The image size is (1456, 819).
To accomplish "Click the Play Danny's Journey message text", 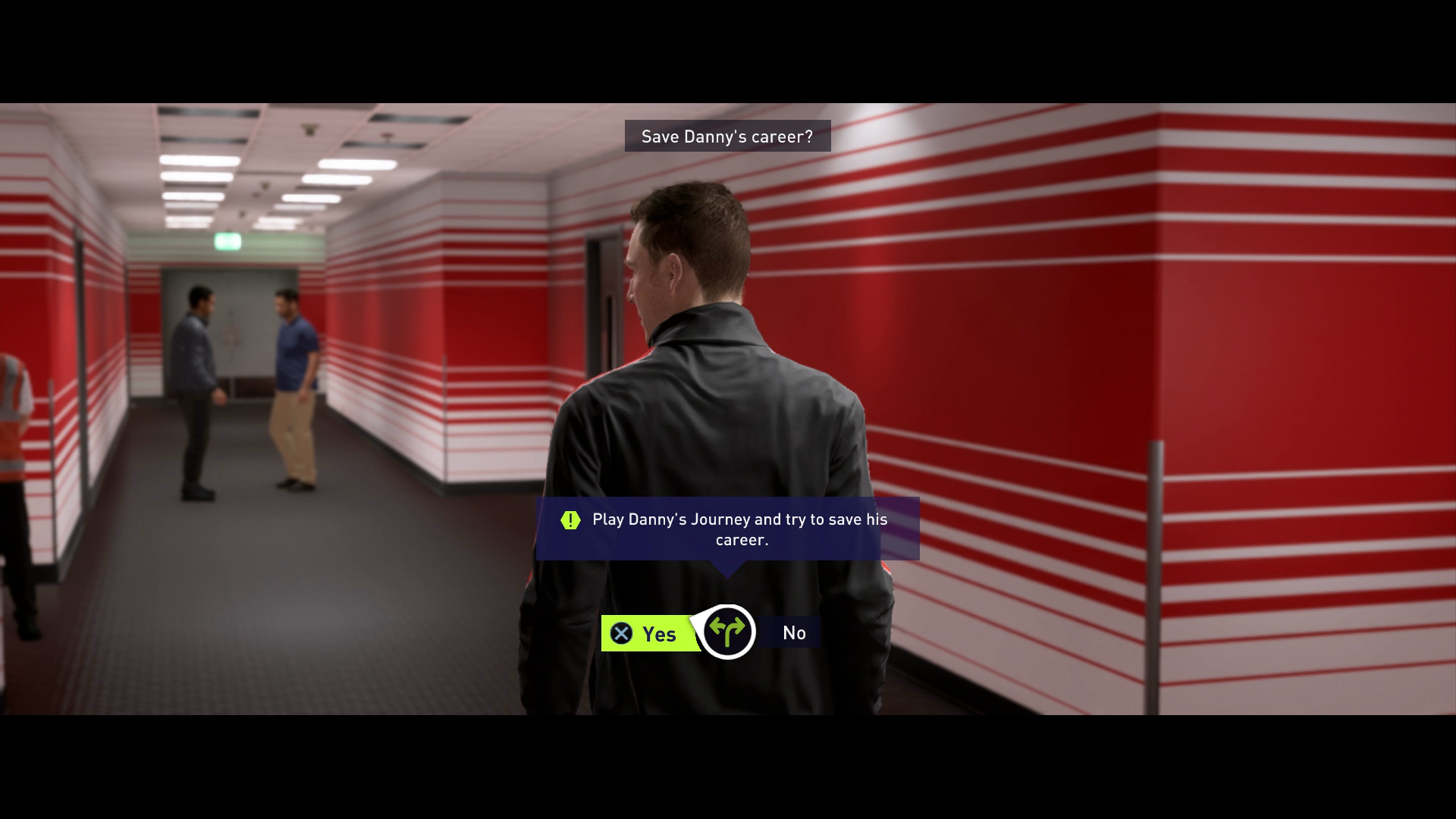I will coord(739,530).
